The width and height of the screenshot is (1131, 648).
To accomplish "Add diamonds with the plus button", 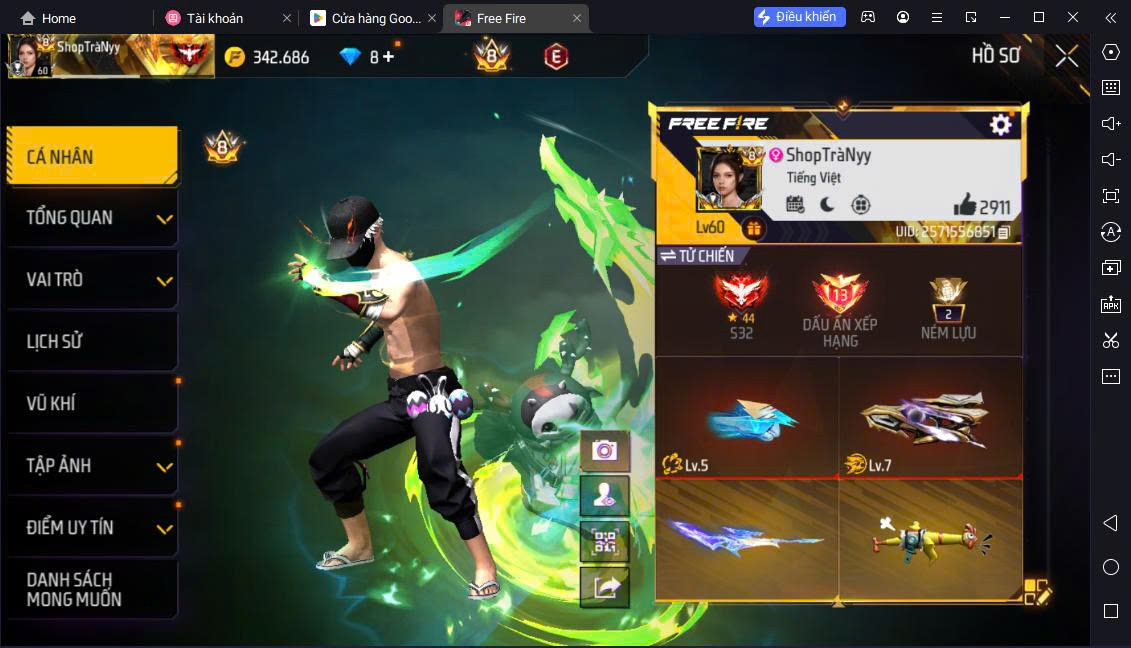I will click(x=388, y=57).
